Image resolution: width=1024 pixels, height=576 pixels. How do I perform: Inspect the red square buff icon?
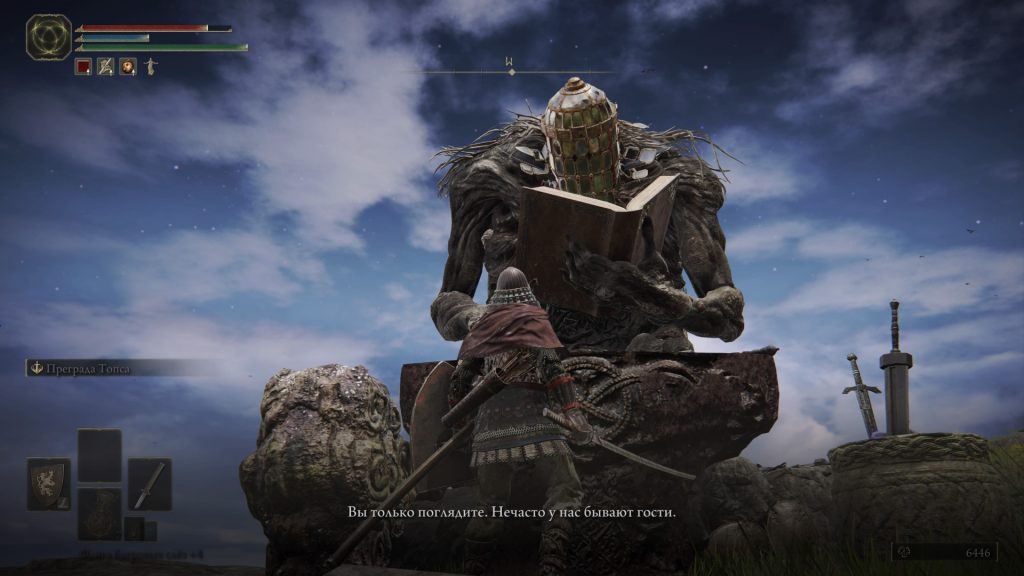(x=83, y=67)
